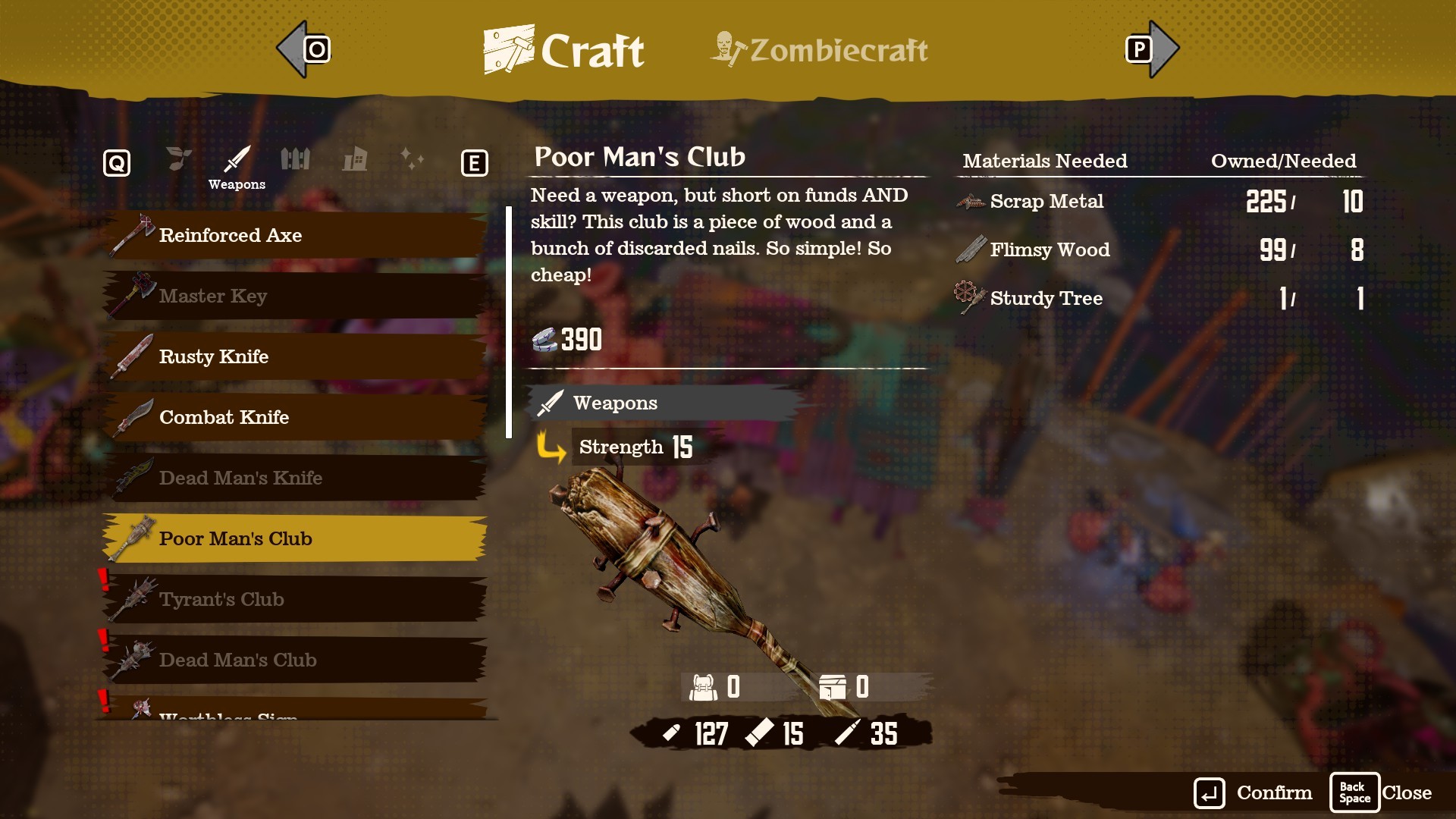Select the Combat Knife recipe
The width and height of the screenshot is (1456, 819).
point(296,417)
